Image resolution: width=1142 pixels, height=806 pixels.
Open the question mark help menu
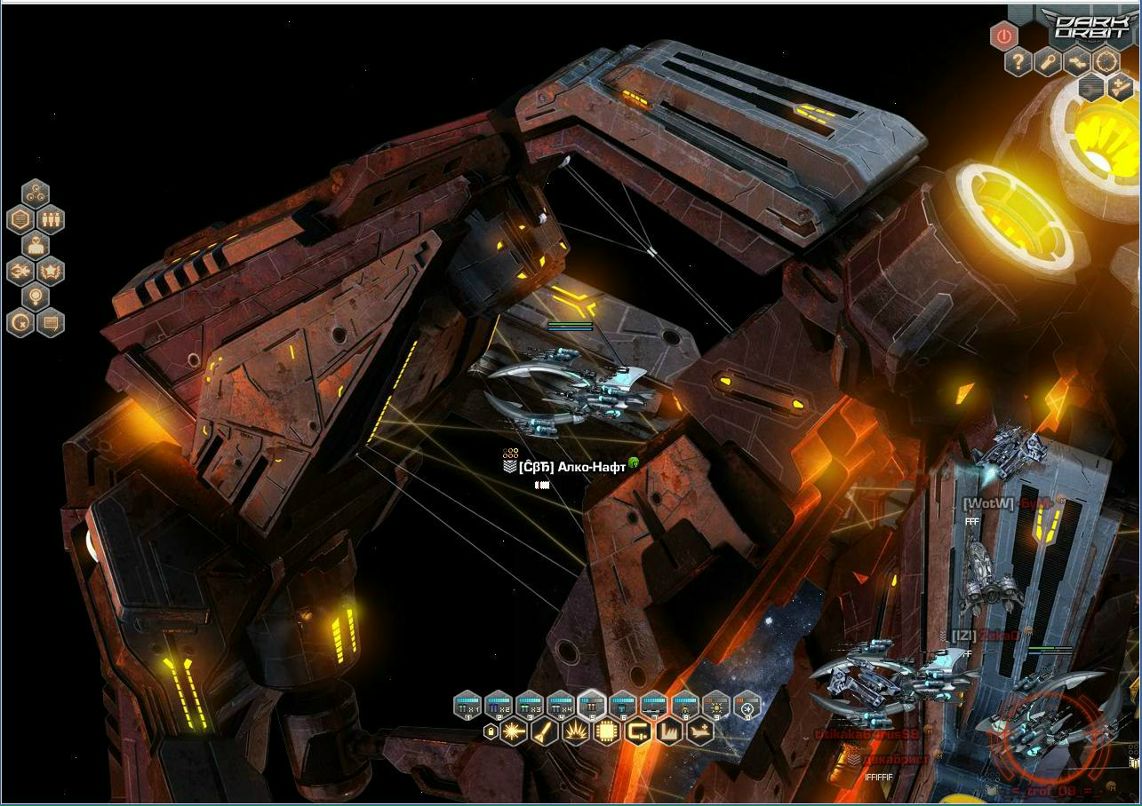[x=1018, y=63]
